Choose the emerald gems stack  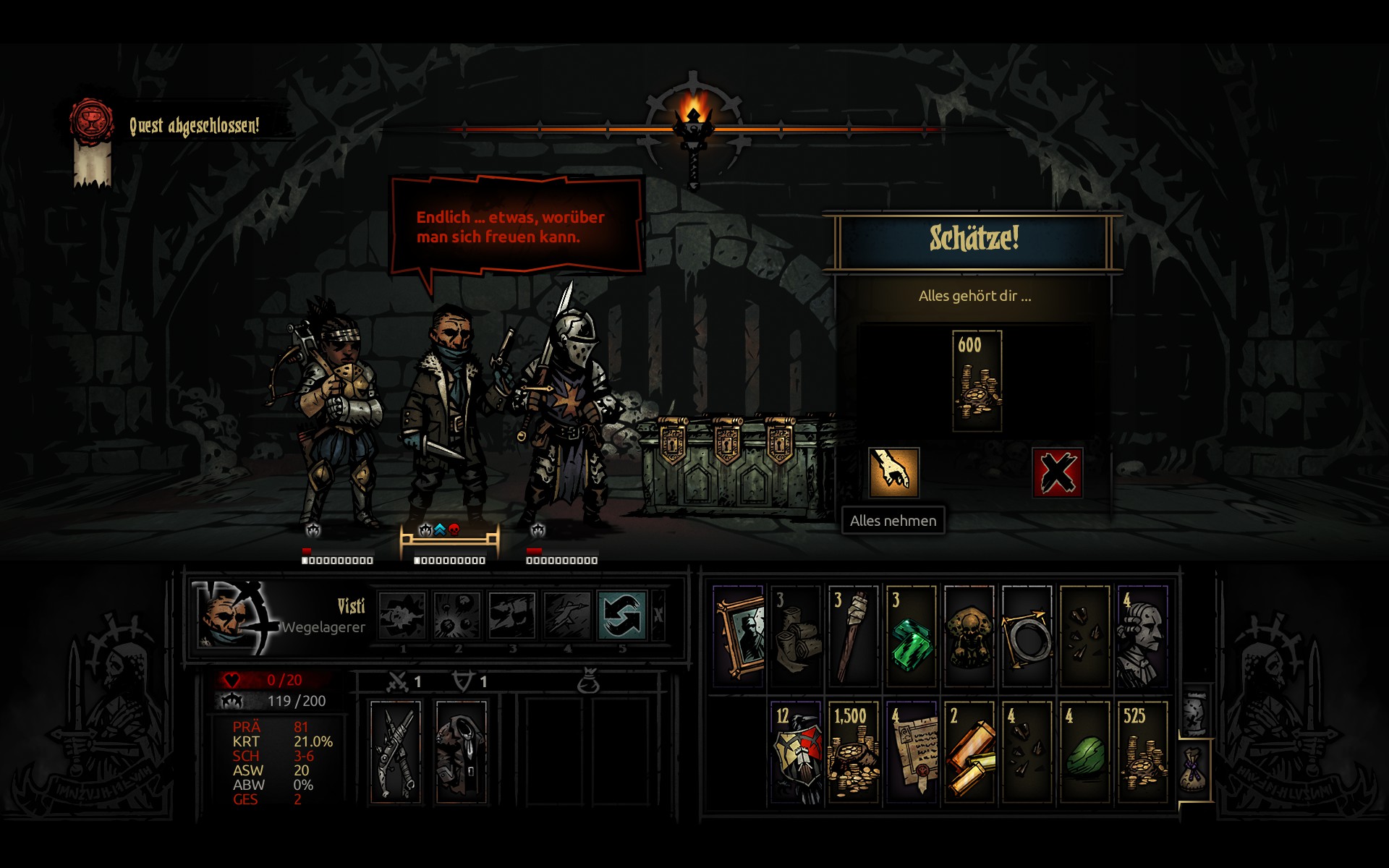[x=912, y=637]
